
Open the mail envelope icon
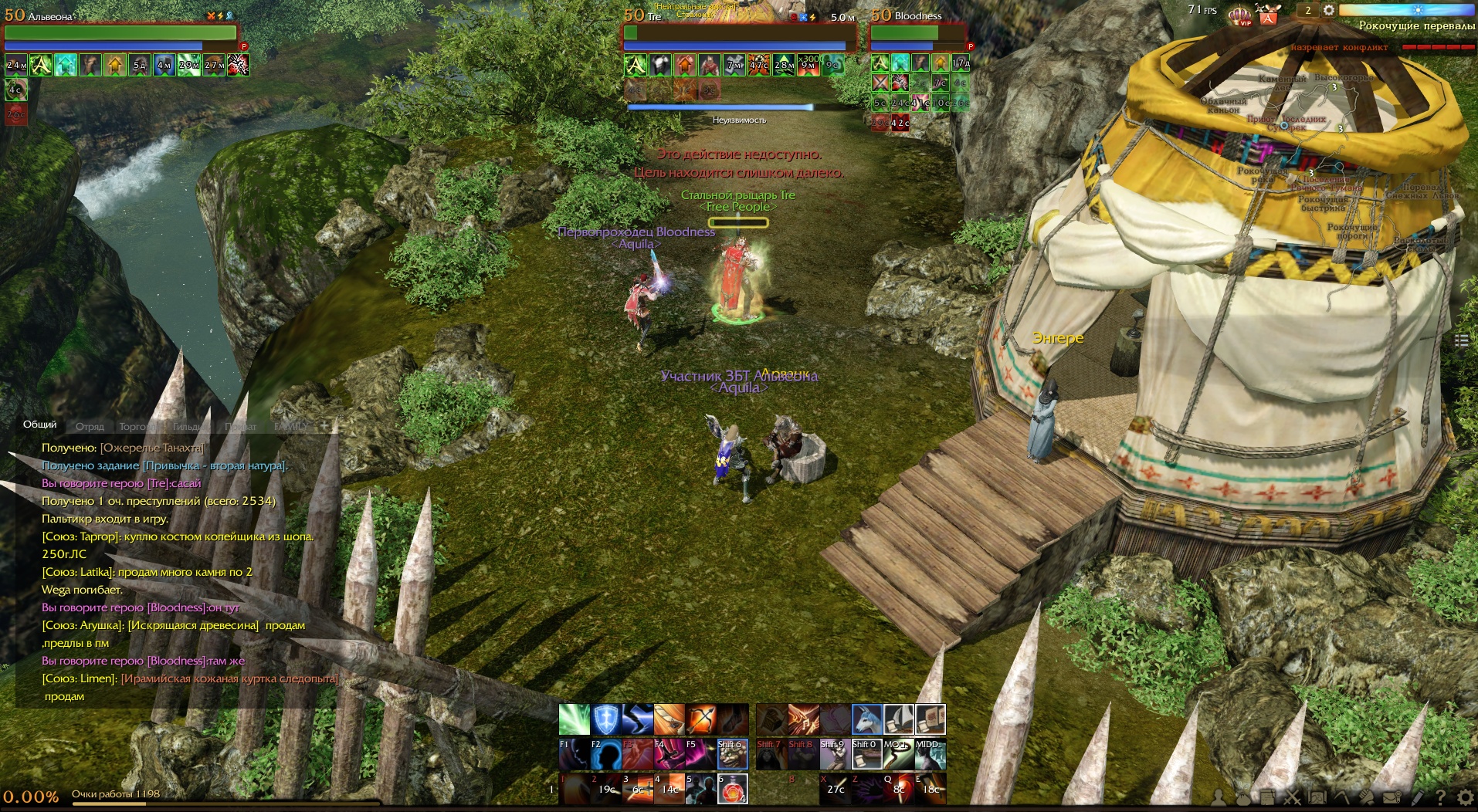[x=1392, y=797]
